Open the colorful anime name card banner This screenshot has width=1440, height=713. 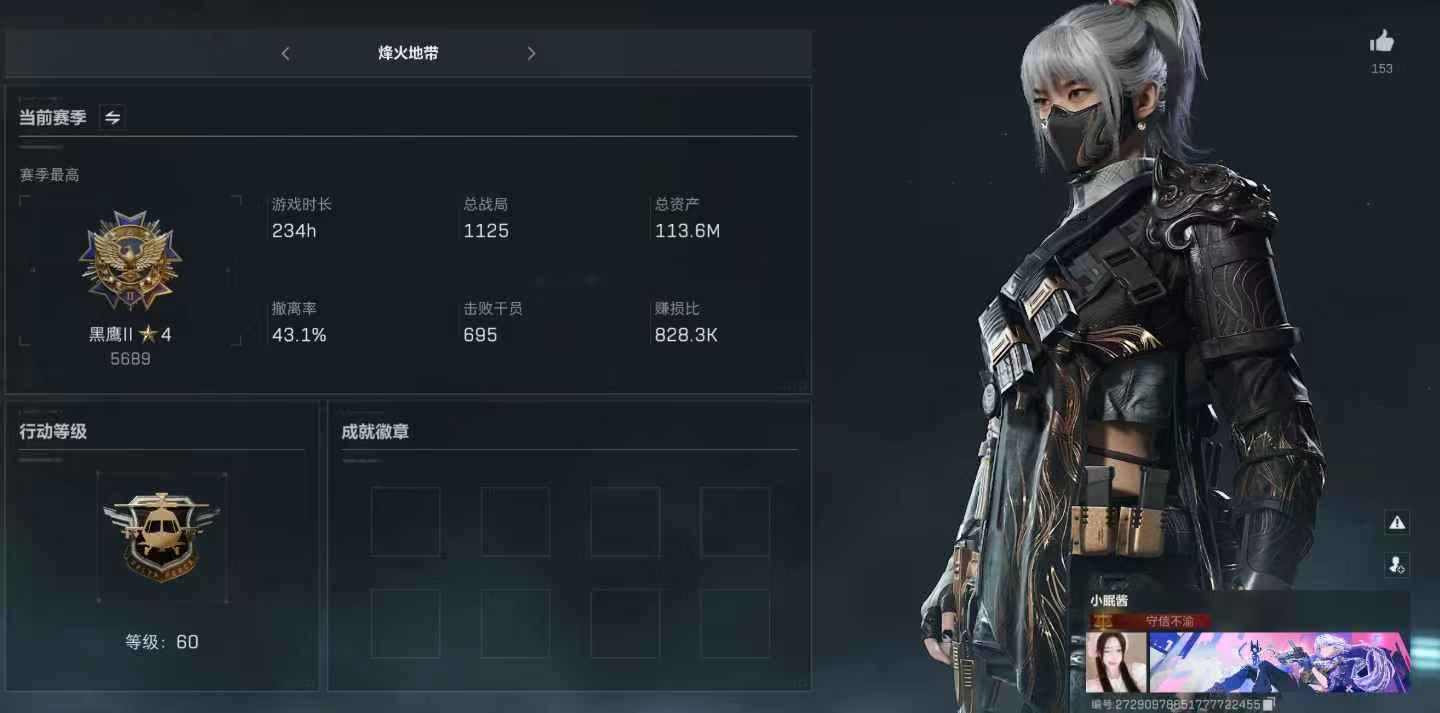click(x=1279, y=662)
